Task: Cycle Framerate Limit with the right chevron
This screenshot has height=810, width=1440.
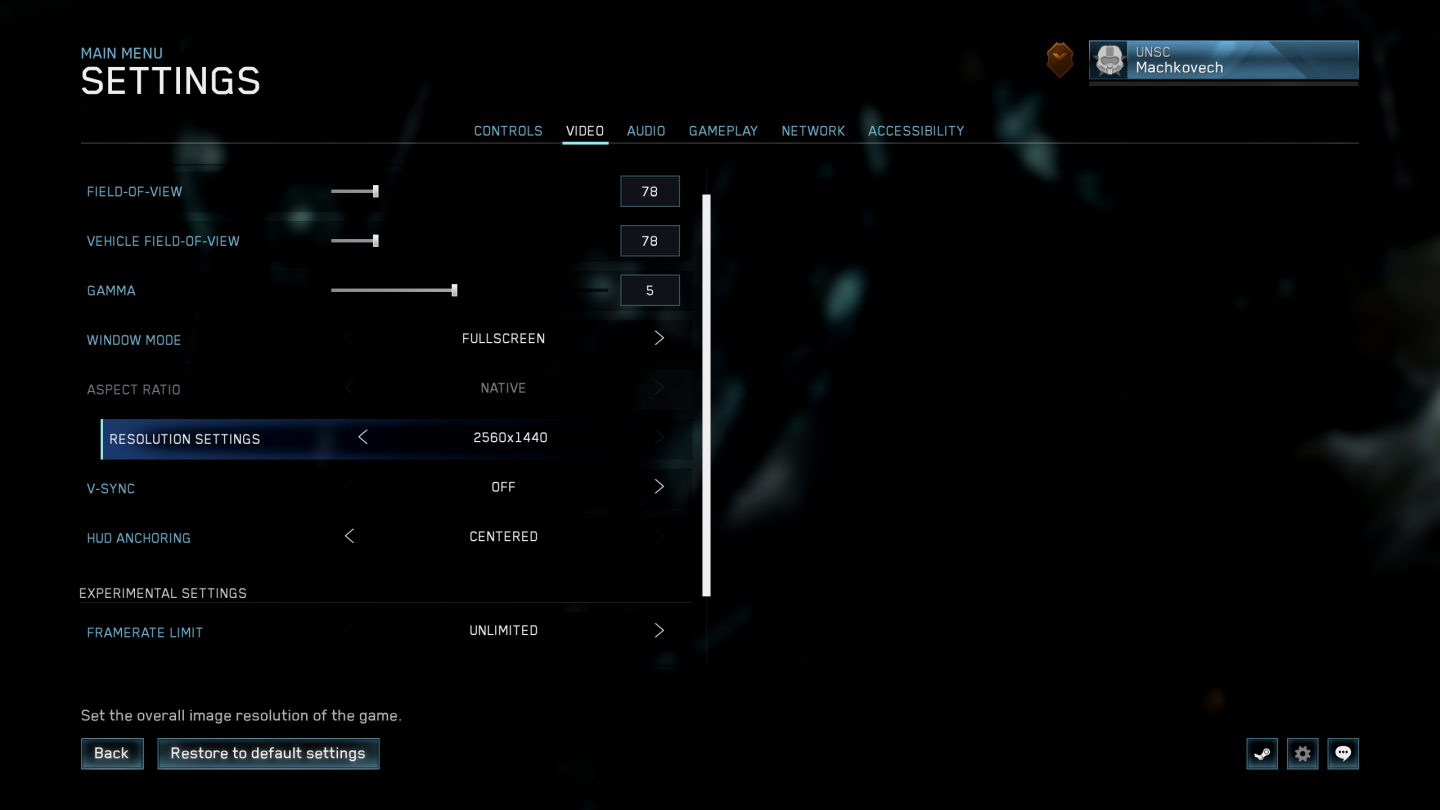Action: (x=659, y=630)
